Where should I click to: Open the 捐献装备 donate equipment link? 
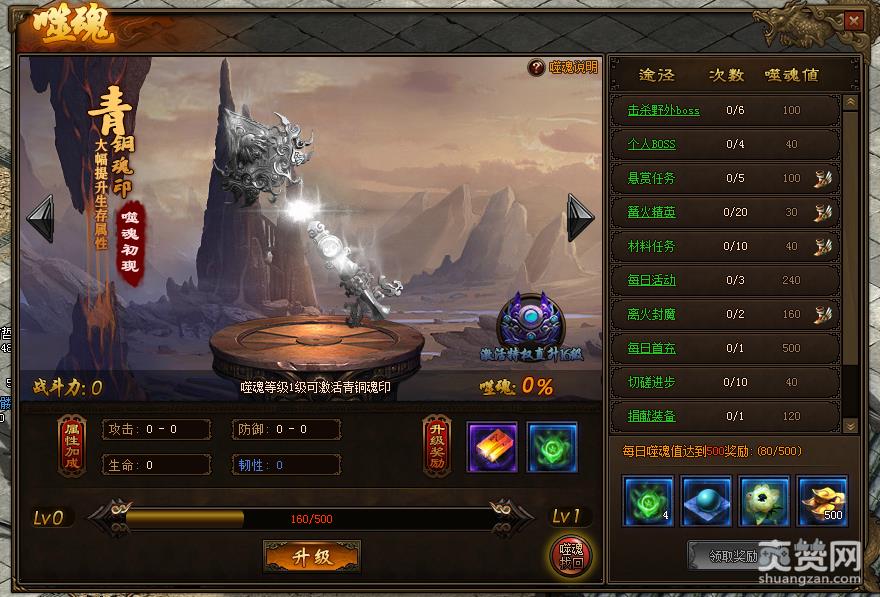click(x=651, y=416)
